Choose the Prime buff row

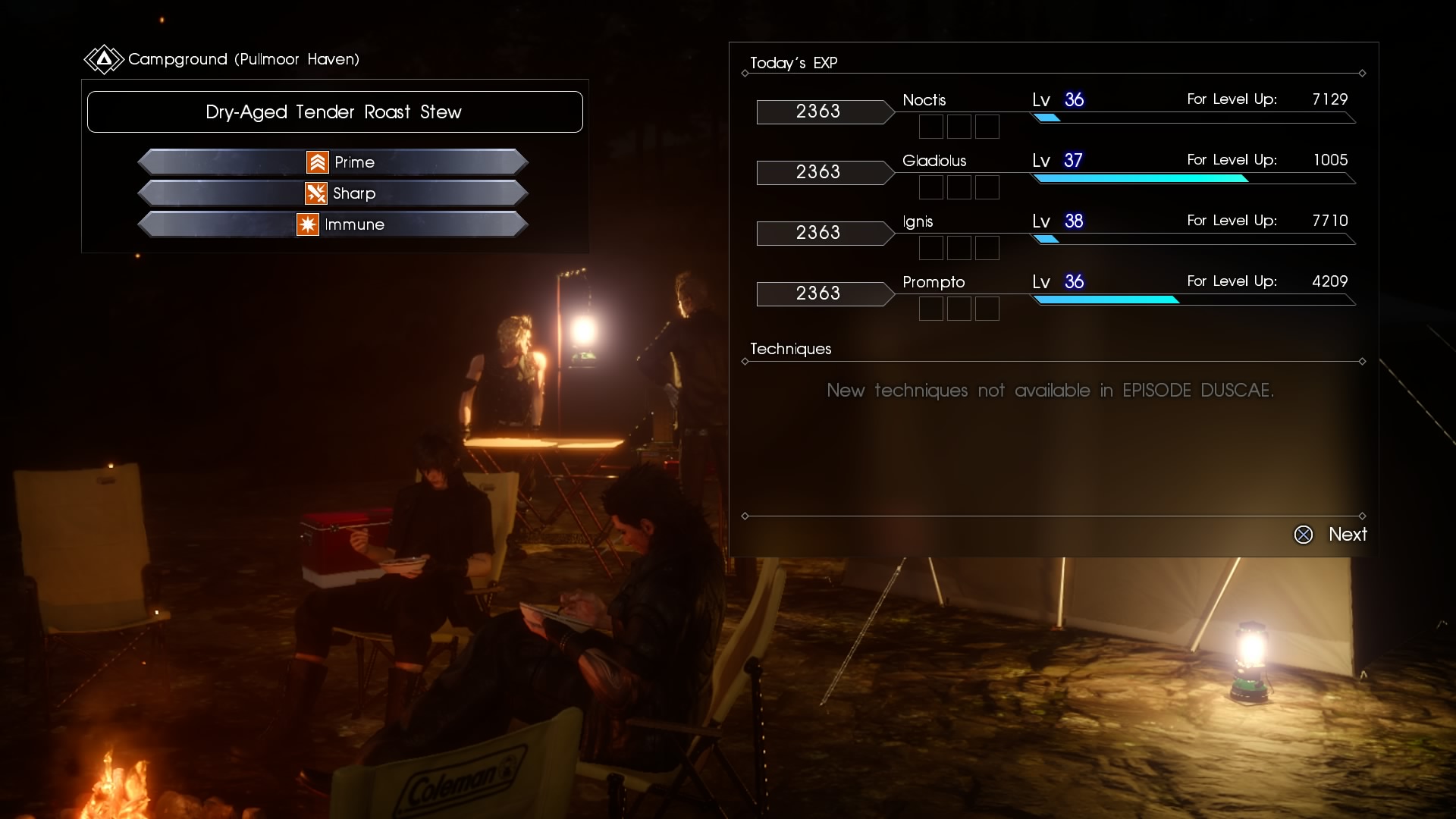[333, 162]
